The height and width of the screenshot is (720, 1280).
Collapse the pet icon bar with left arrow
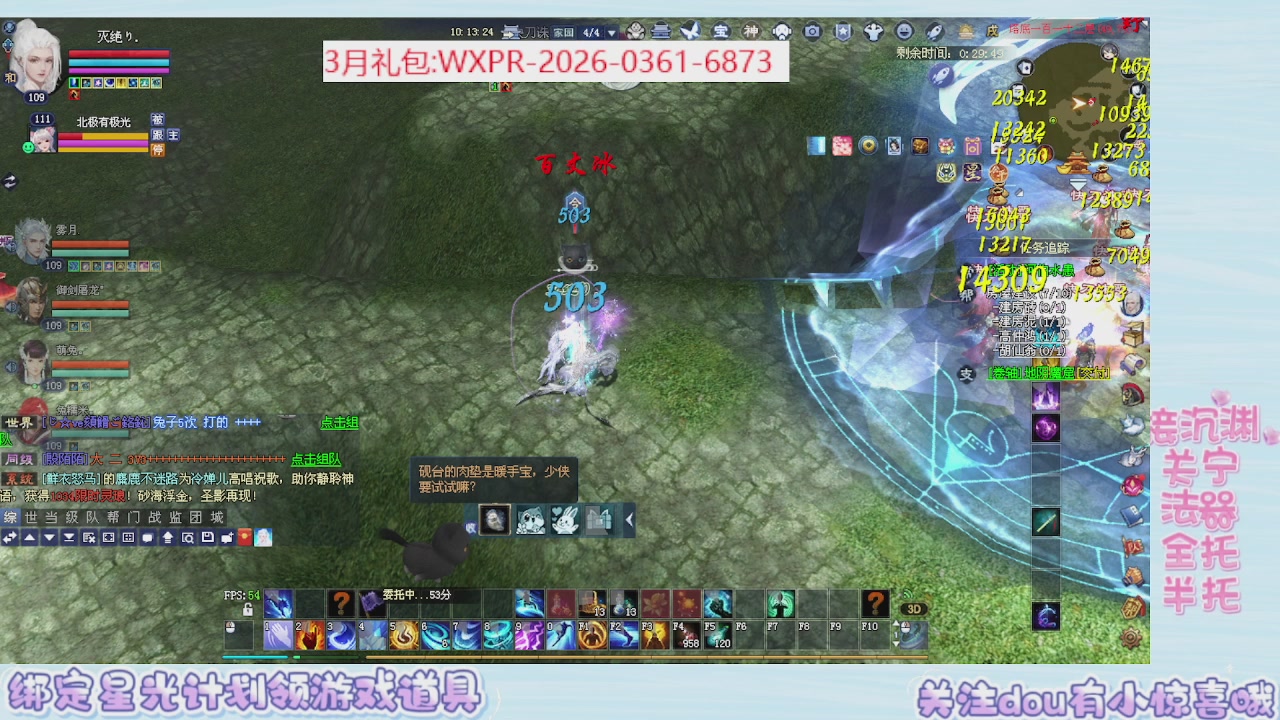629,521
